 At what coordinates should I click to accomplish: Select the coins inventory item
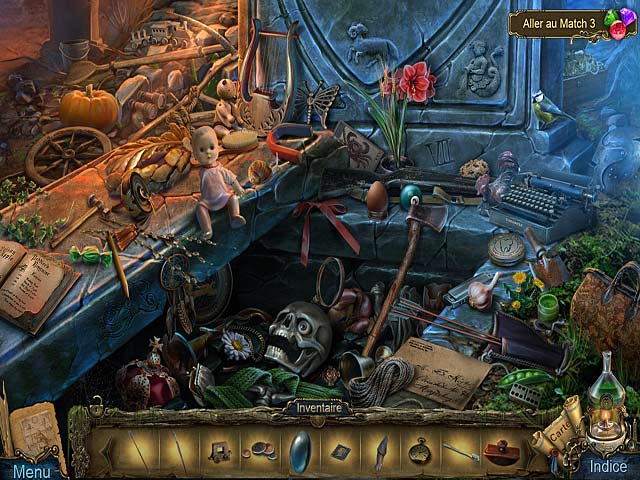click(x=261, y=451)
